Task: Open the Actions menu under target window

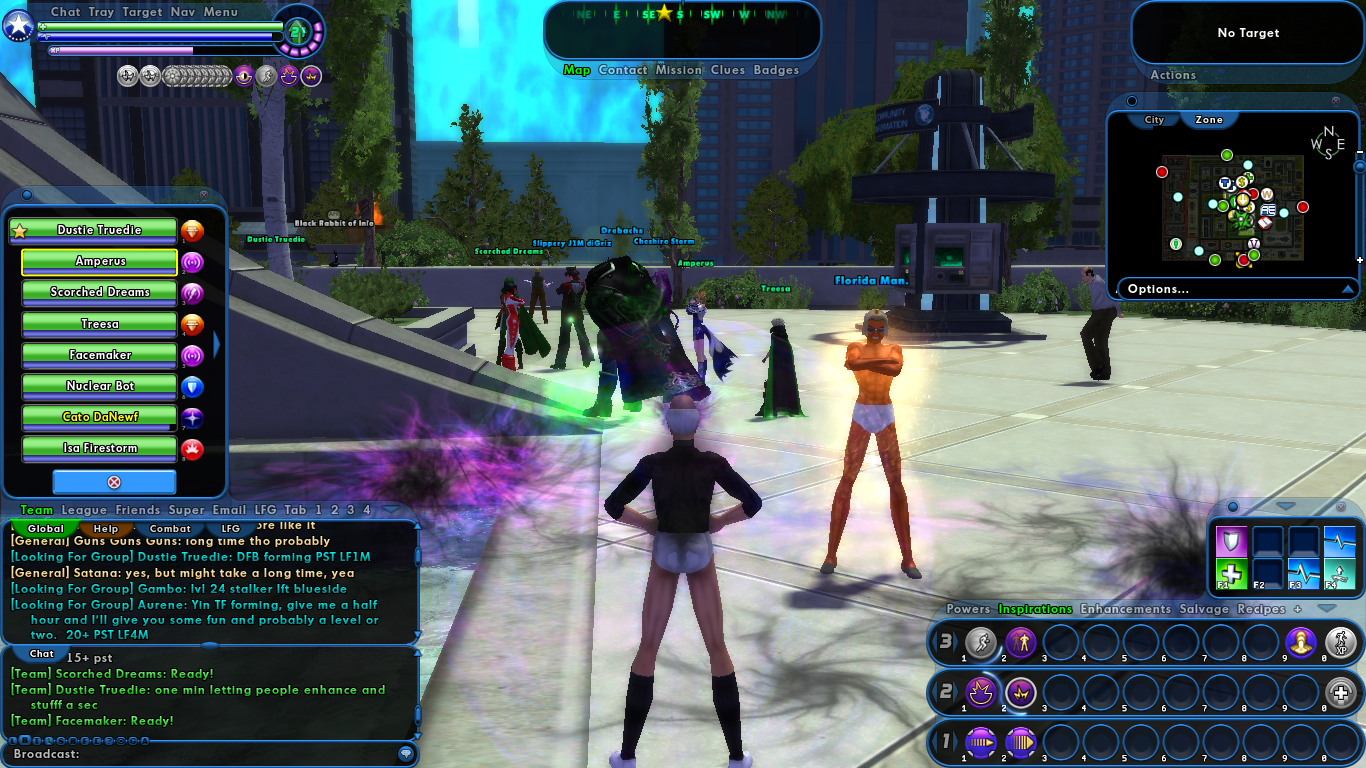Action: 1173,75
